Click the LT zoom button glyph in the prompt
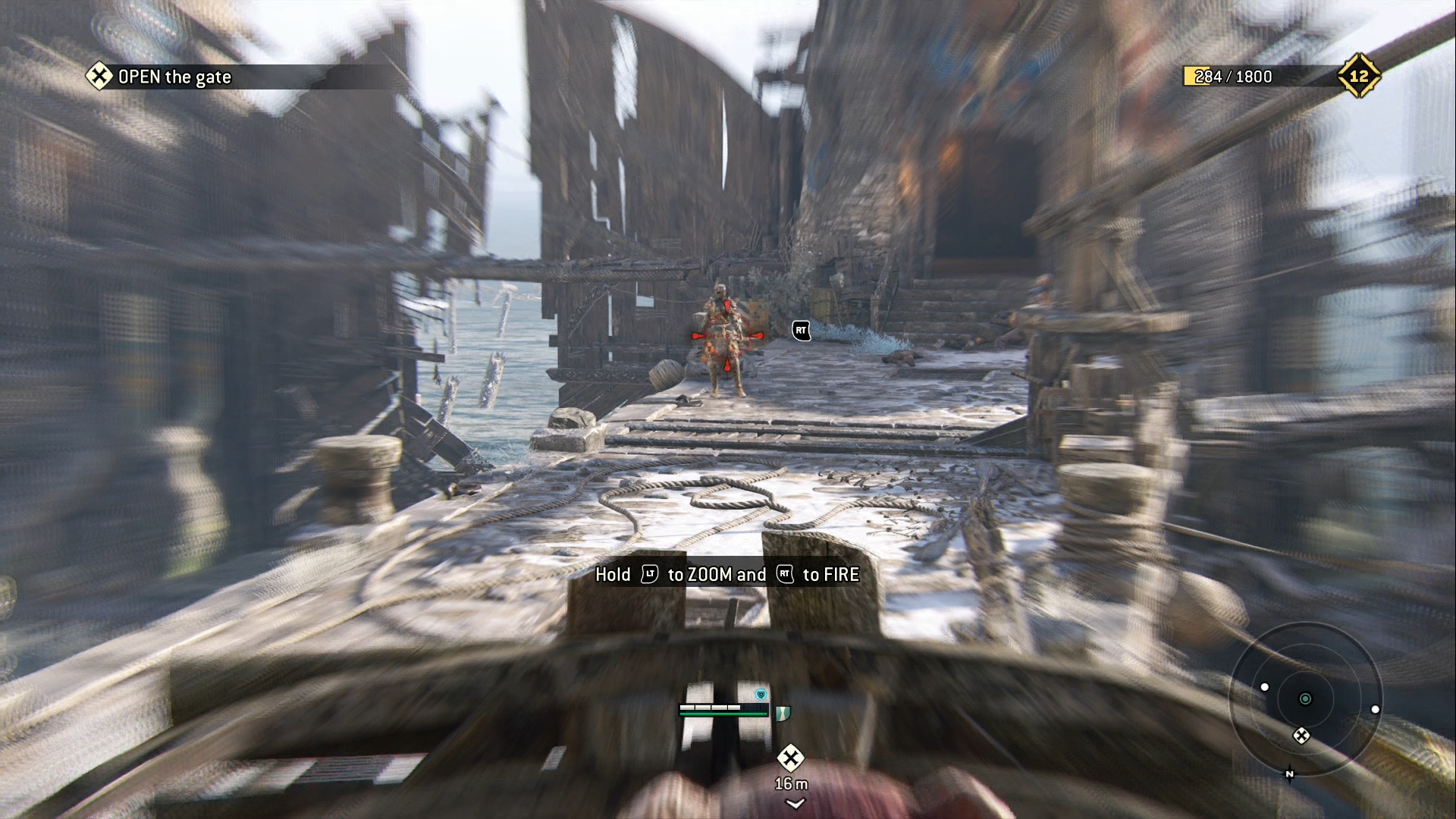 point(648,575)
